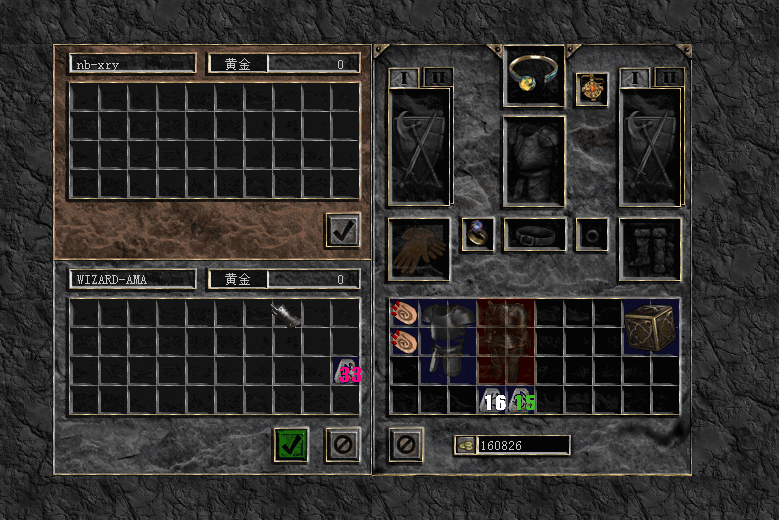The height and width of the screenshot is (520, 779).
Task: Click the empty belt equipment slot
Action: point(535,234)
